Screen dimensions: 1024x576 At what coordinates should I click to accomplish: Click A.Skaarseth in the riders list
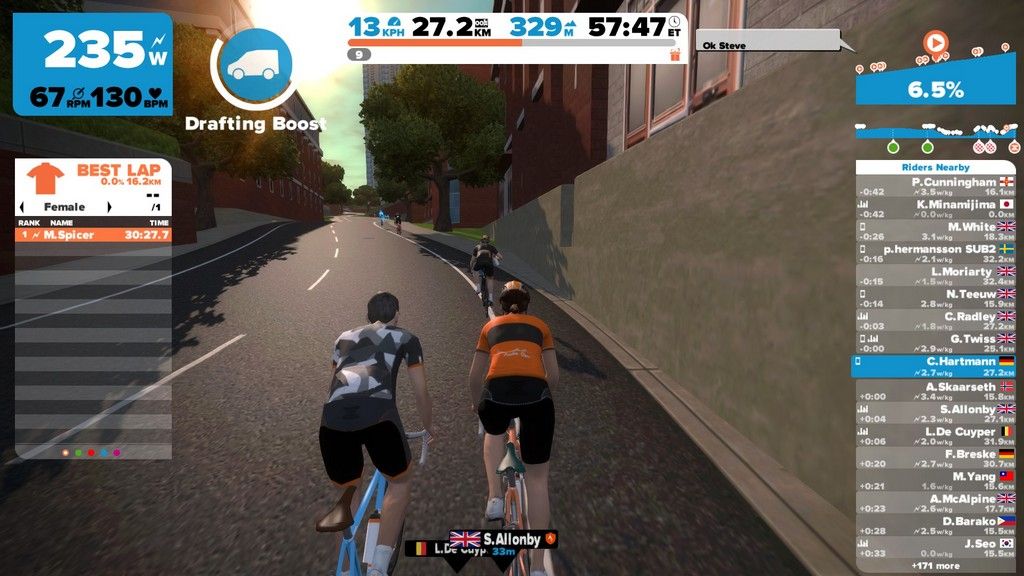[934, 391]
